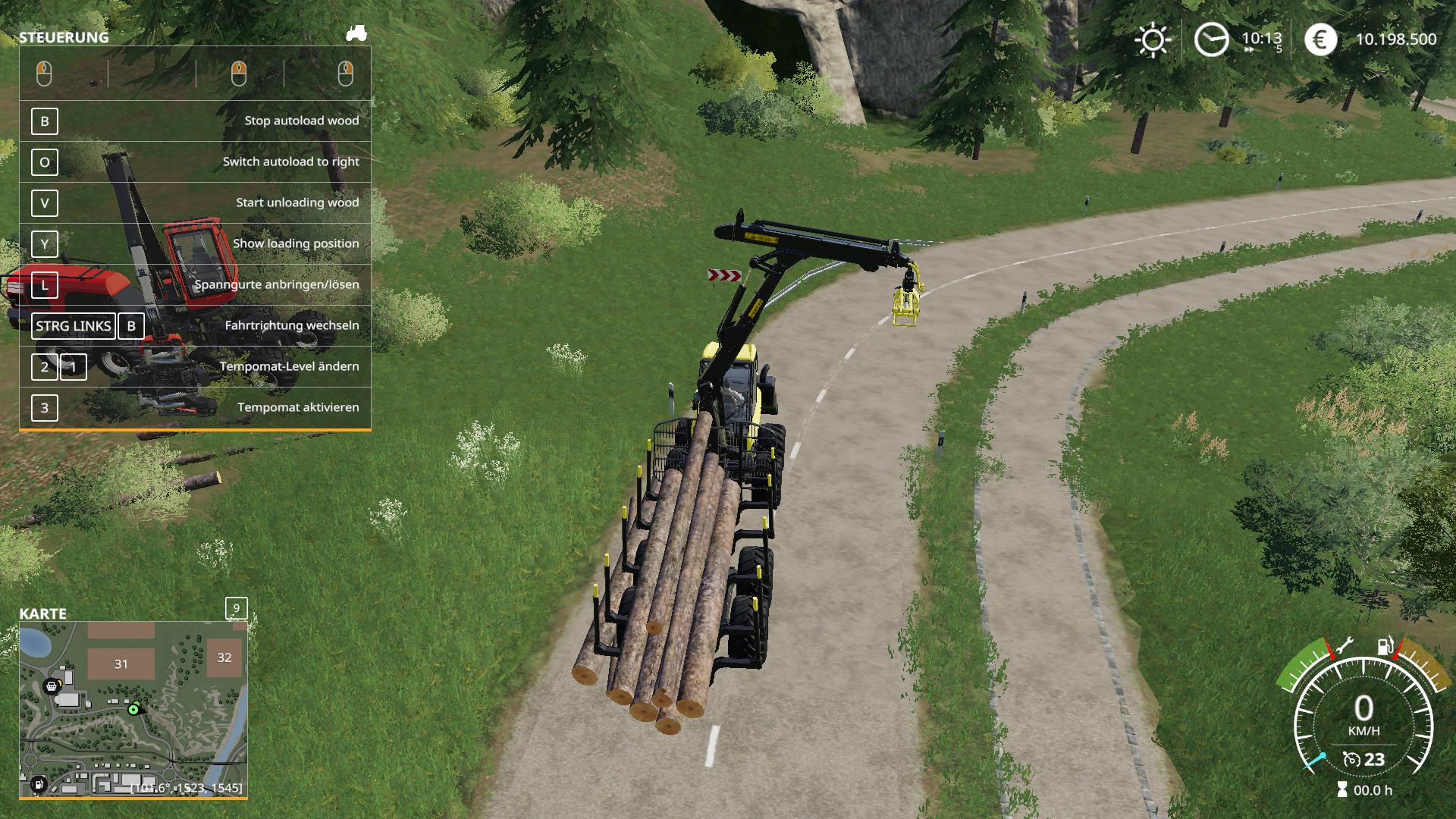Click the tractor icon in Steuerung header
Image resolution: width=1456 pixels, height=819 pixels.
(x=356, y=33)
